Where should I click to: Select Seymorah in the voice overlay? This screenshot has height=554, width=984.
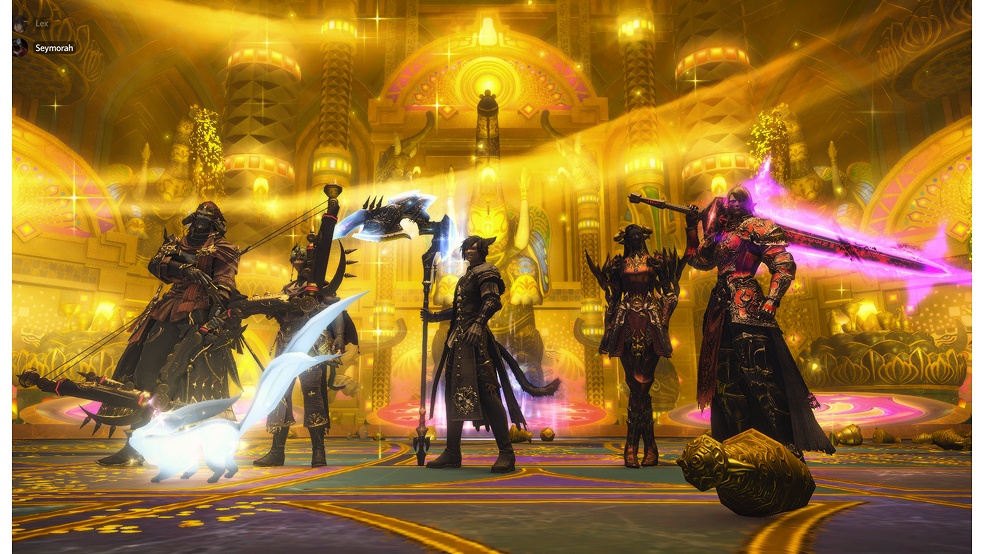click(x=52, y=47)
